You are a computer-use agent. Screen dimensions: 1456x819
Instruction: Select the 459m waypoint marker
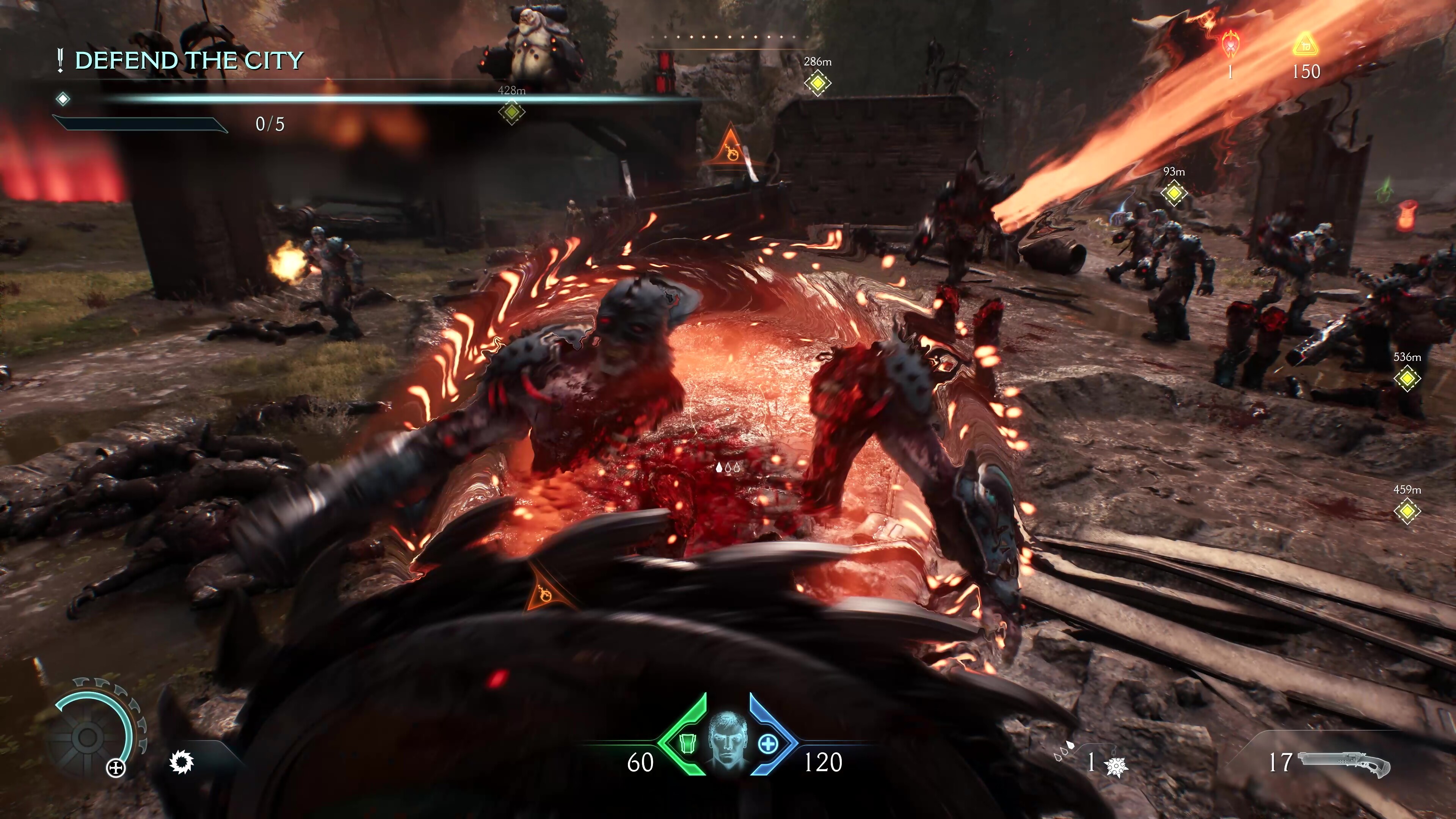[x=1407, y=510]
